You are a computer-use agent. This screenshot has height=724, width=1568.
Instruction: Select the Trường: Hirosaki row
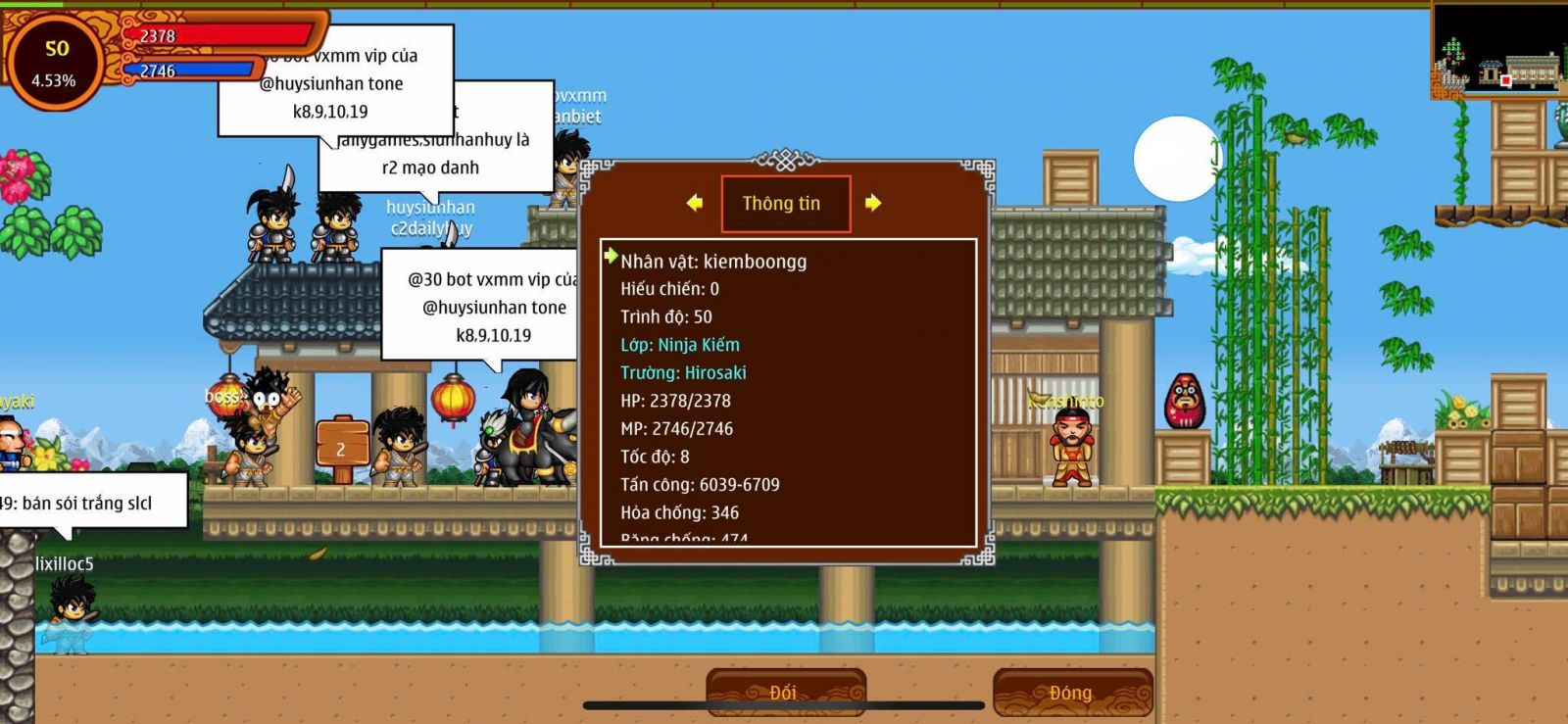683,373
